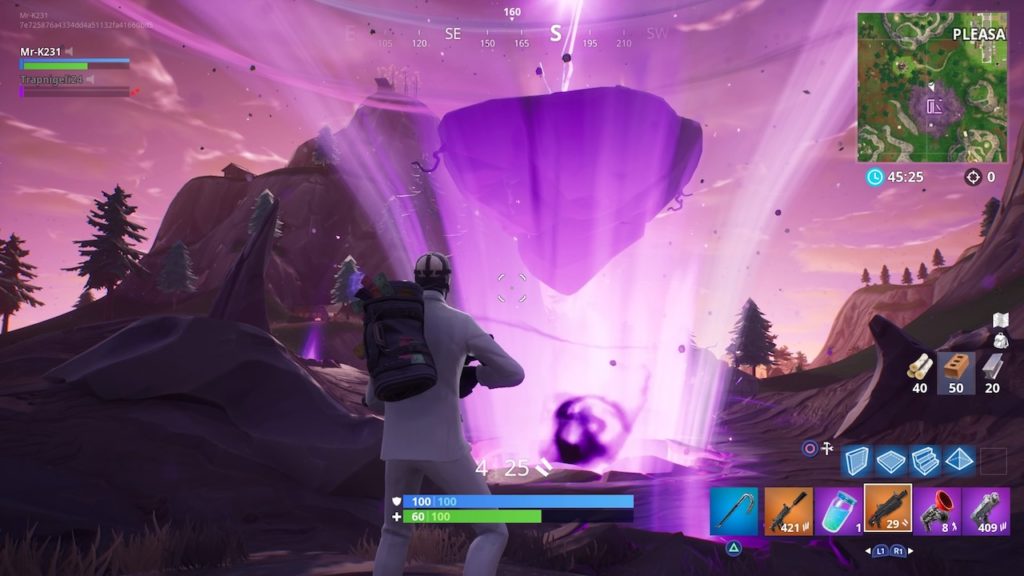The image size is (1024, 576).
Task: Select the red plunger launcher slot
Action: (x=937, y=511)
